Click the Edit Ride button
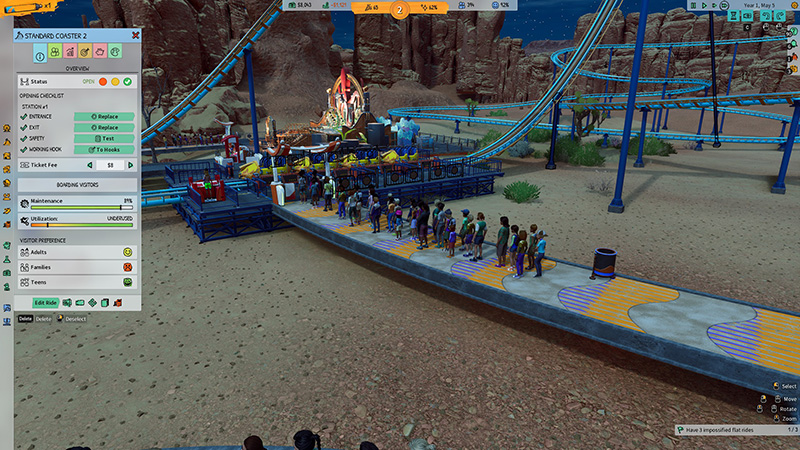This screenshot has width=800, height=450. pyautogui.click(x=45, y=302)
